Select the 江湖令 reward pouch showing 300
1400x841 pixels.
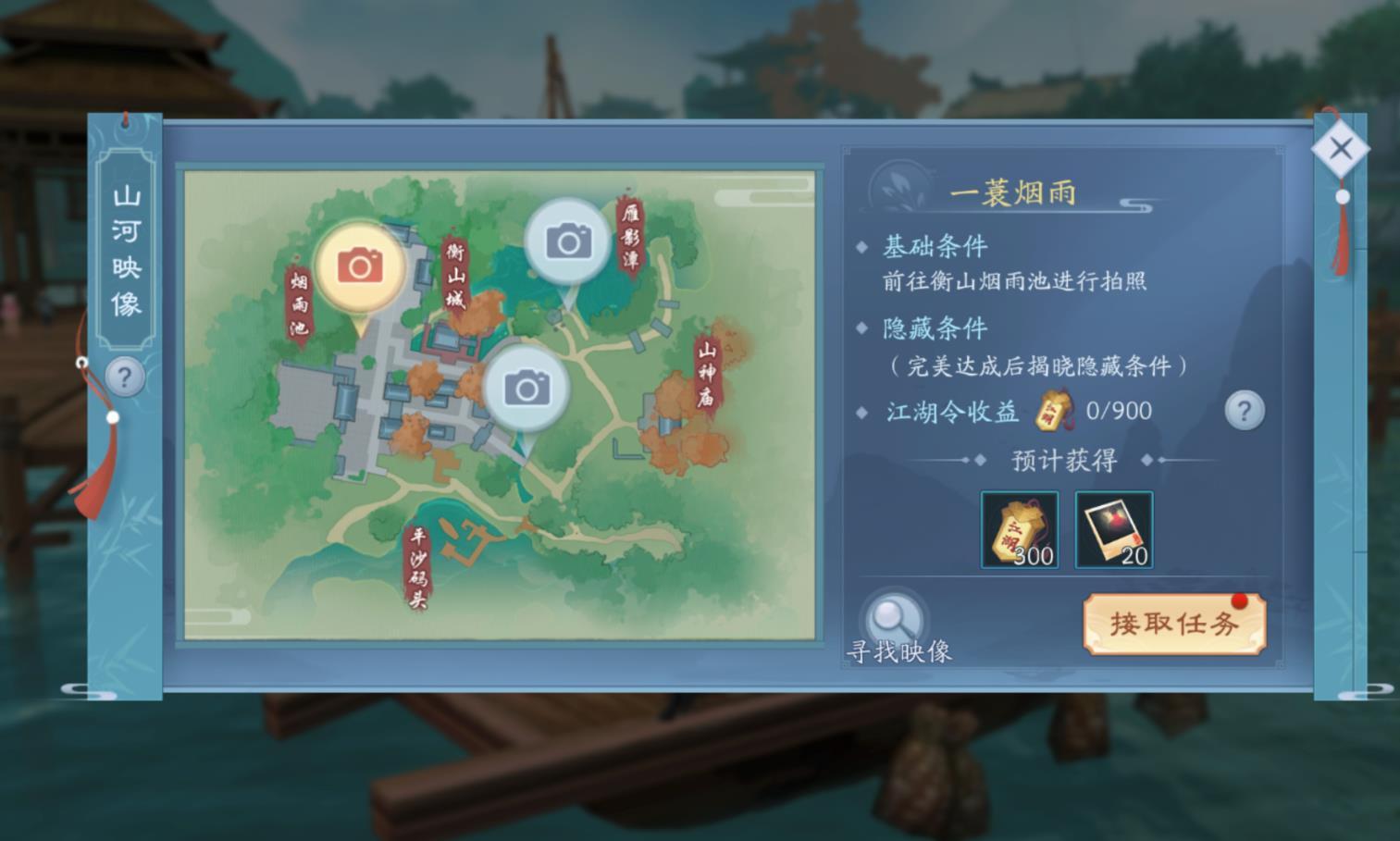[x=1019, y=527]
